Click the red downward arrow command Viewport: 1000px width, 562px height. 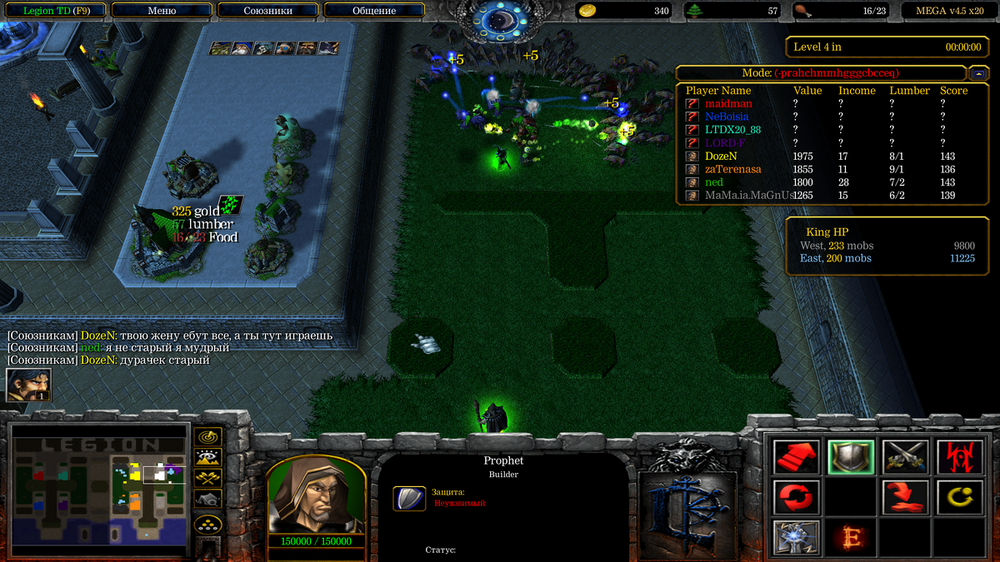point(905,496)
